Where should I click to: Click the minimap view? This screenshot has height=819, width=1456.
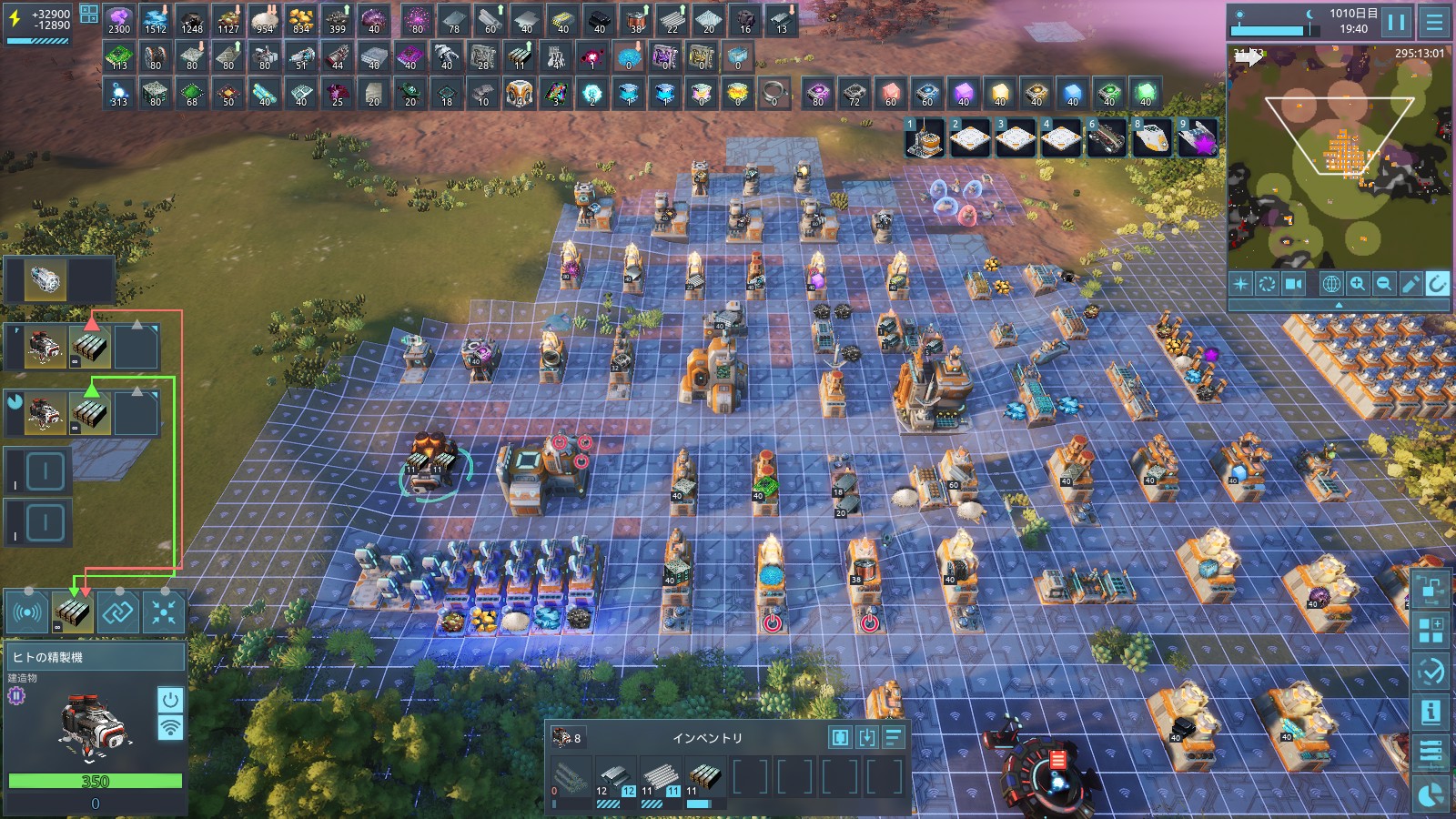click(x=1338, y=155)
